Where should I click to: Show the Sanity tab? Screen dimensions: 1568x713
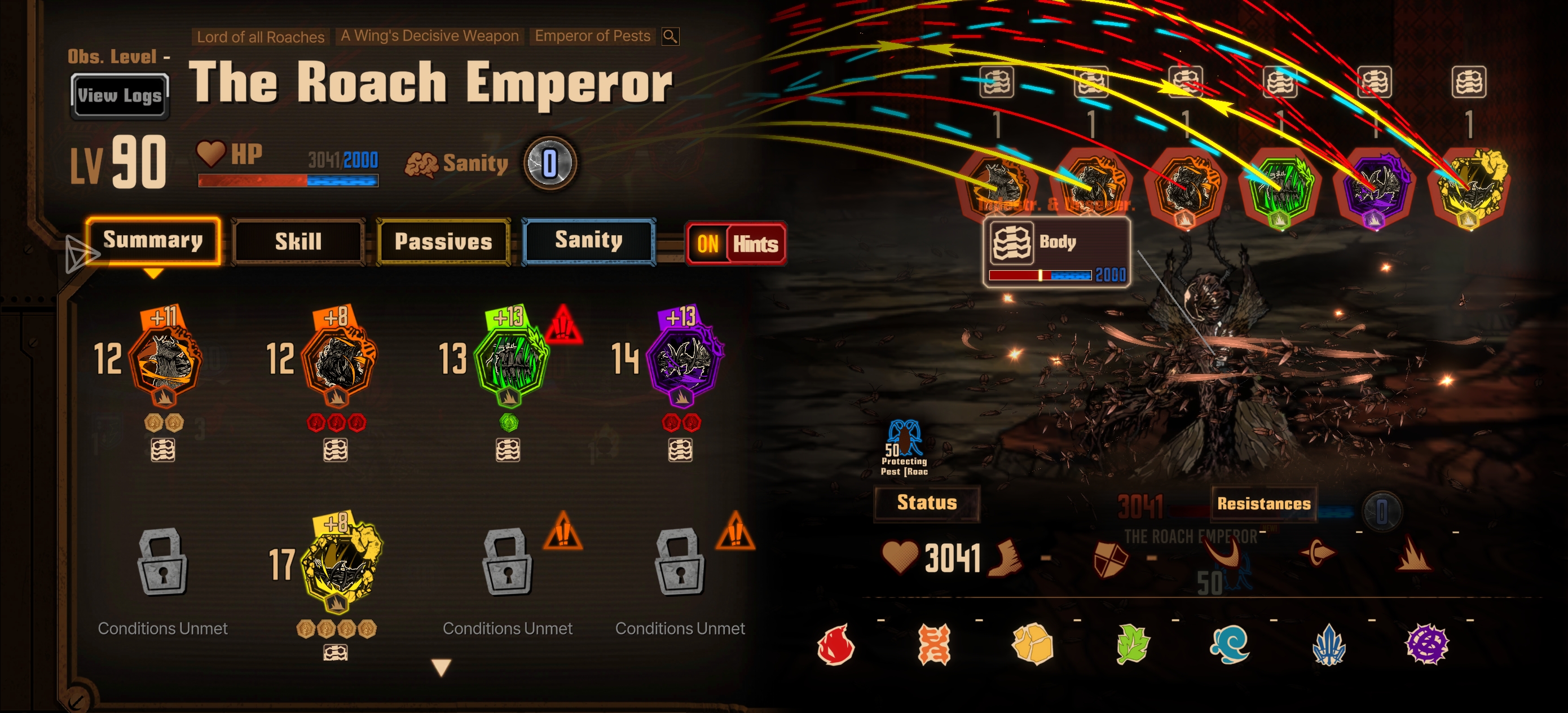589,240
